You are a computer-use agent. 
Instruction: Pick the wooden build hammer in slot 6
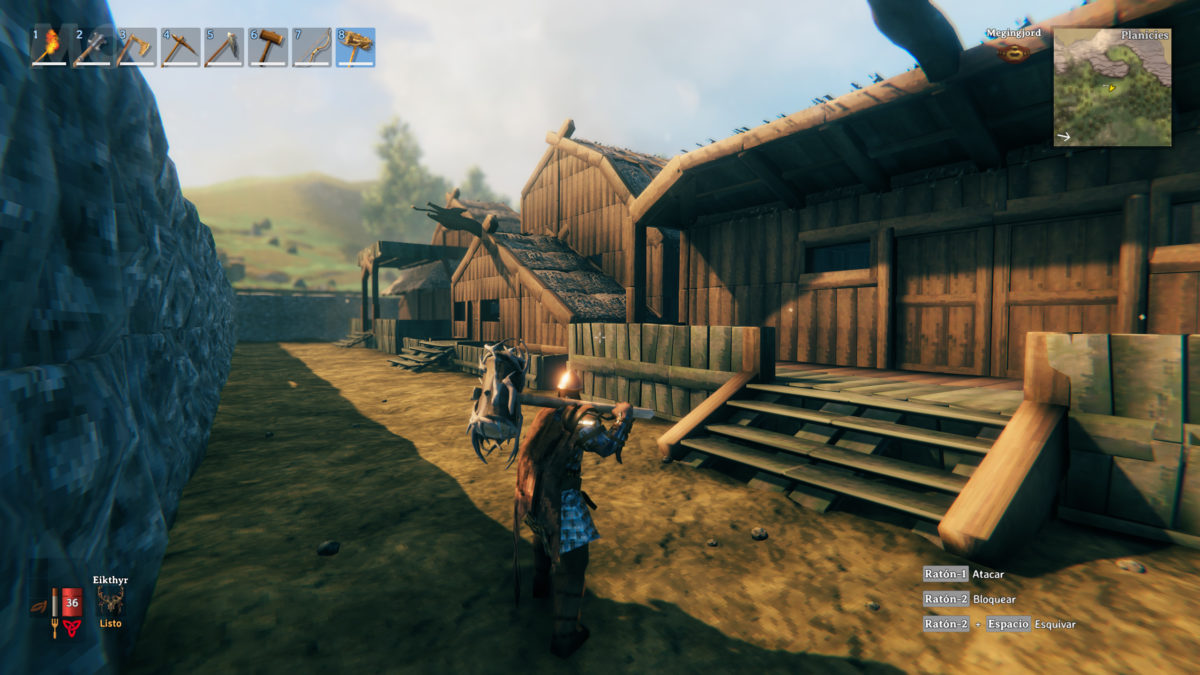point(268,46)
